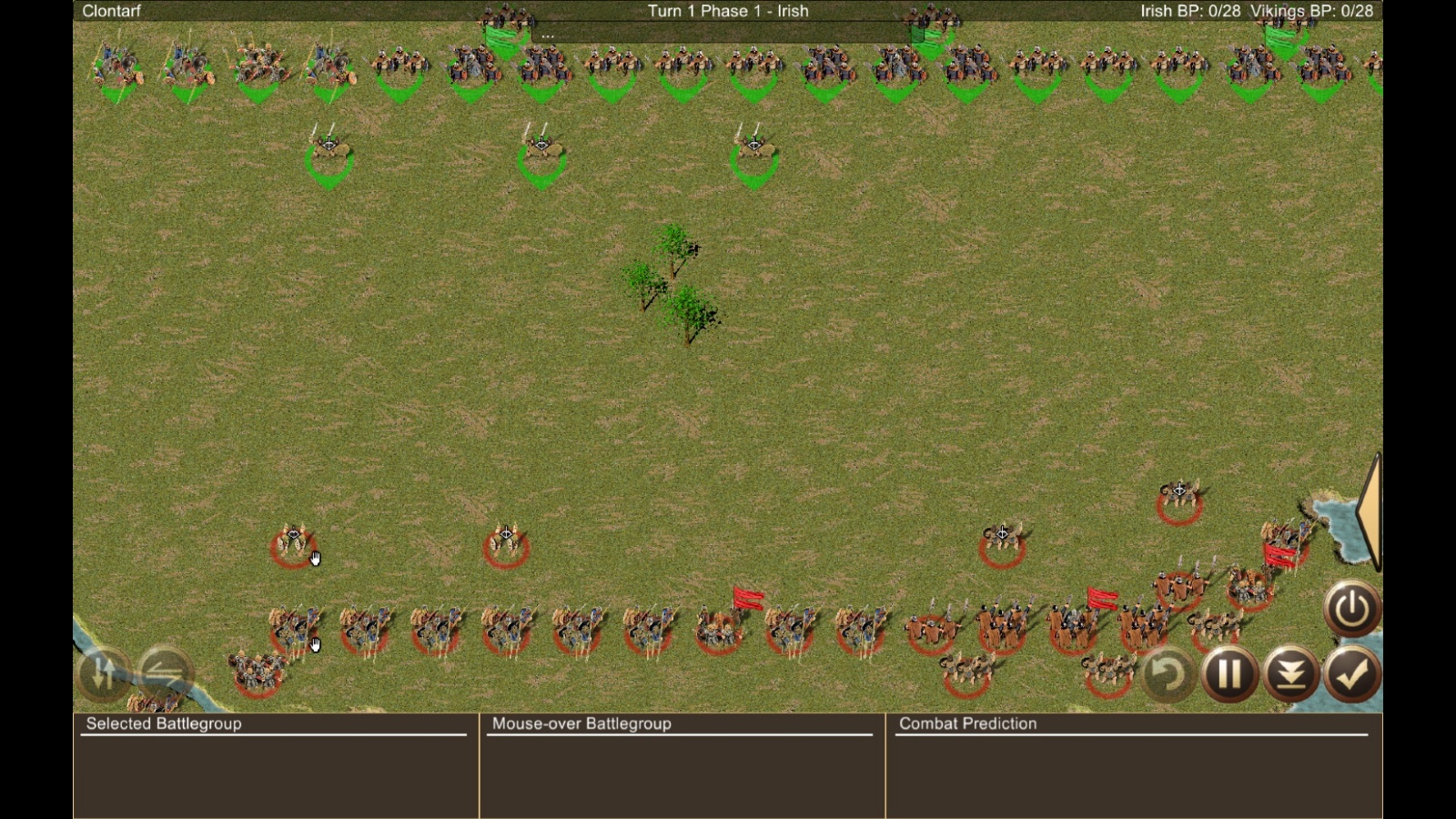Screen dimensions: 1456x819
Task: Click the vertical up-down arrows button
Action: 104,673
